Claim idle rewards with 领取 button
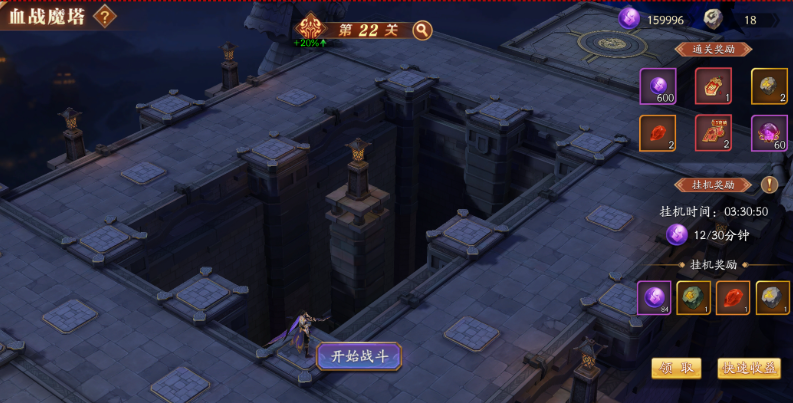Image resolution: width=793 pixels, height=403 pixels. click(x=676, y=368)
